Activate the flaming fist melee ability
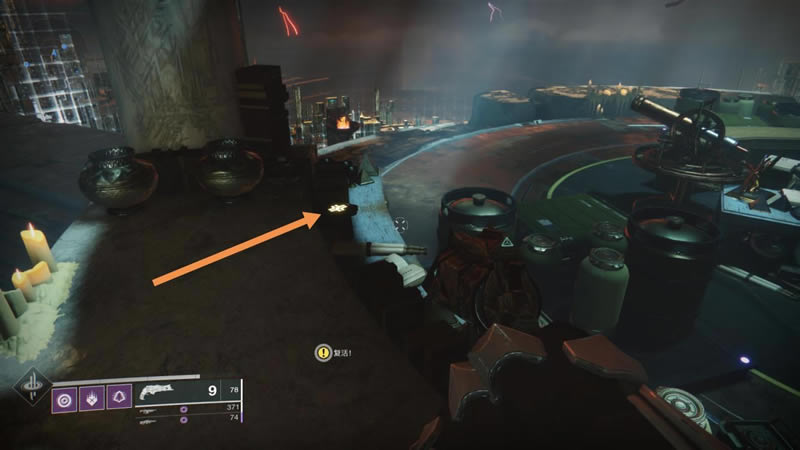The image size is (800, 450). point(92,398)
